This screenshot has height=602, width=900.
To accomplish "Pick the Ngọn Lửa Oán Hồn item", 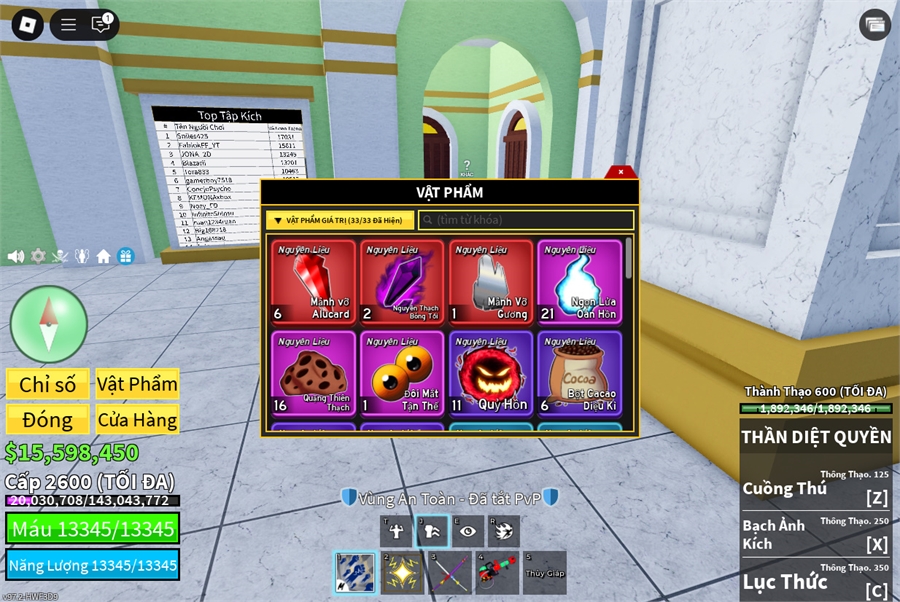I will (x=579, y=283).
